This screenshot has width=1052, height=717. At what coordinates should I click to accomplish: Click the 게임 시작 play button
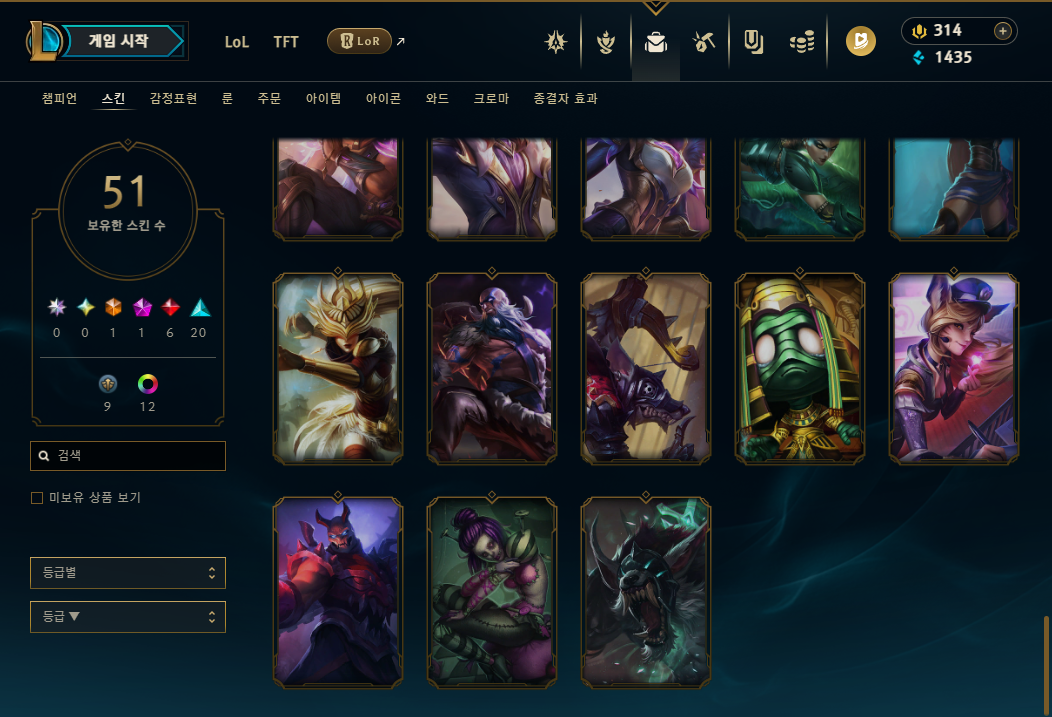118,41
